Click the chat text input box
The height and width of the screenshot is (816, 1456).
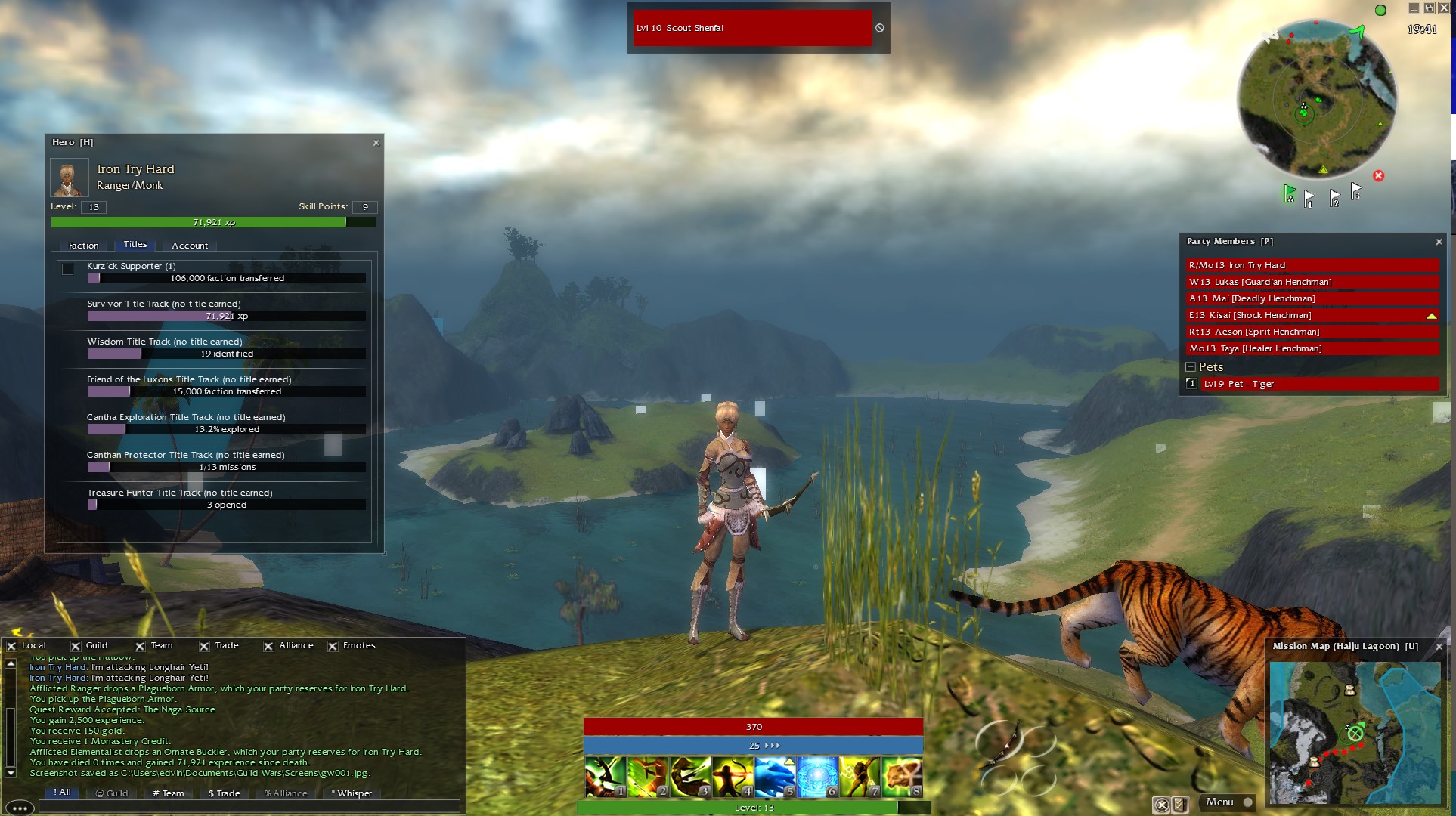249,806
